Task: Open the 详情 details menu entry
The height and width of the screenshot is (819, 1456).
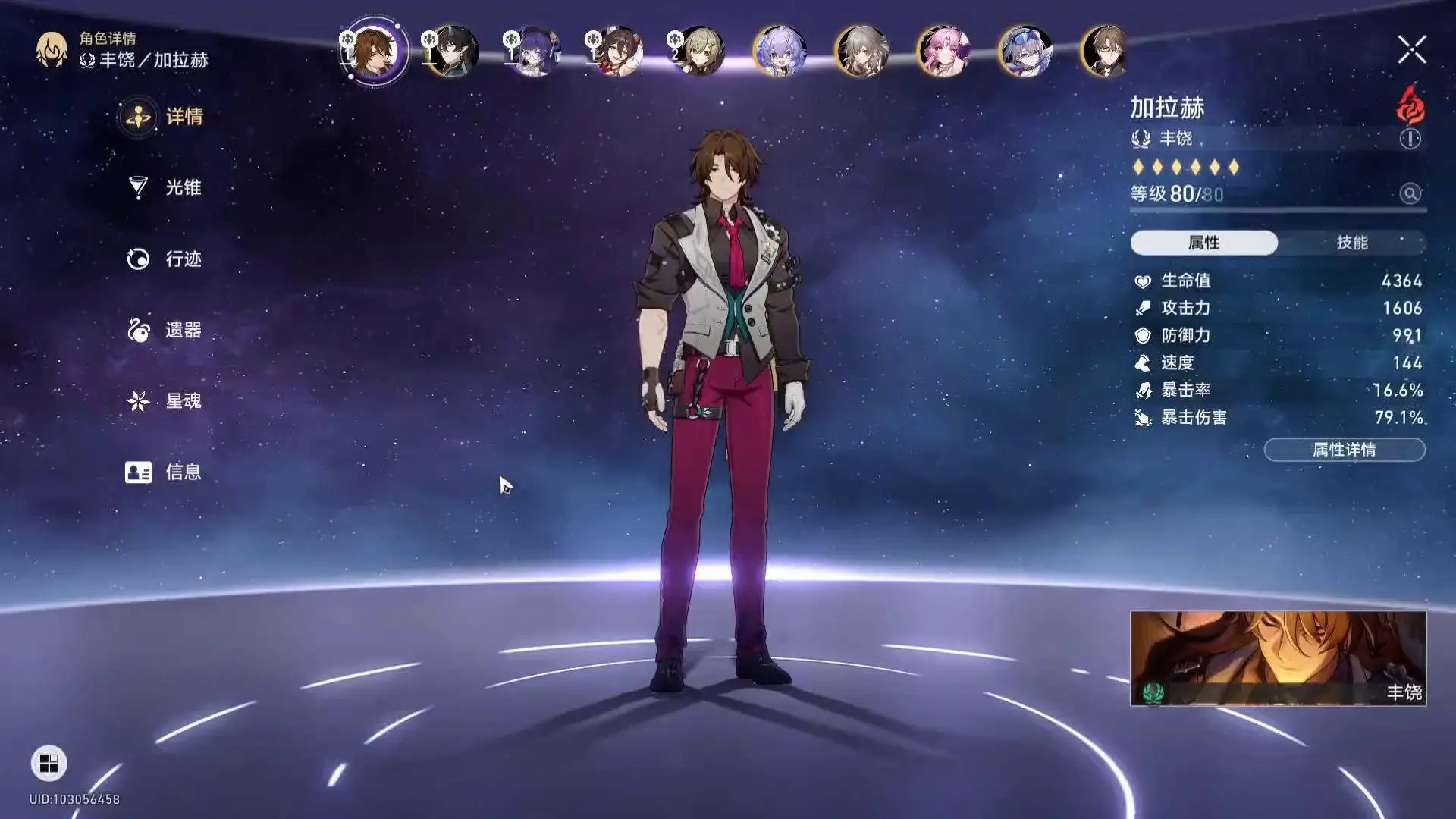Action: 163,117
